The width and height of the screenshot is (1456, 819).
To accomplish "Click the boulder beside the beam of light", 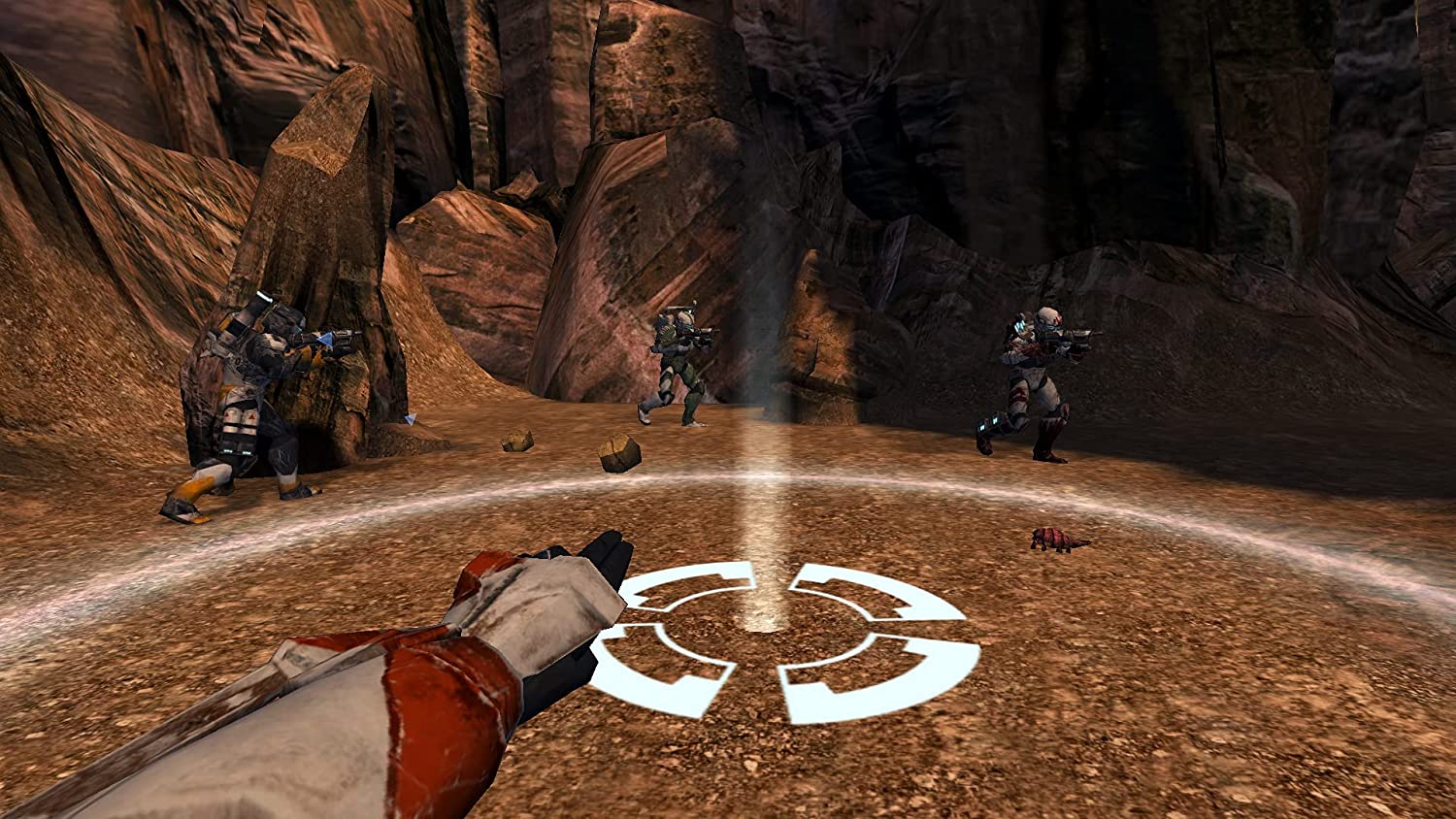I will click(621, 451).
